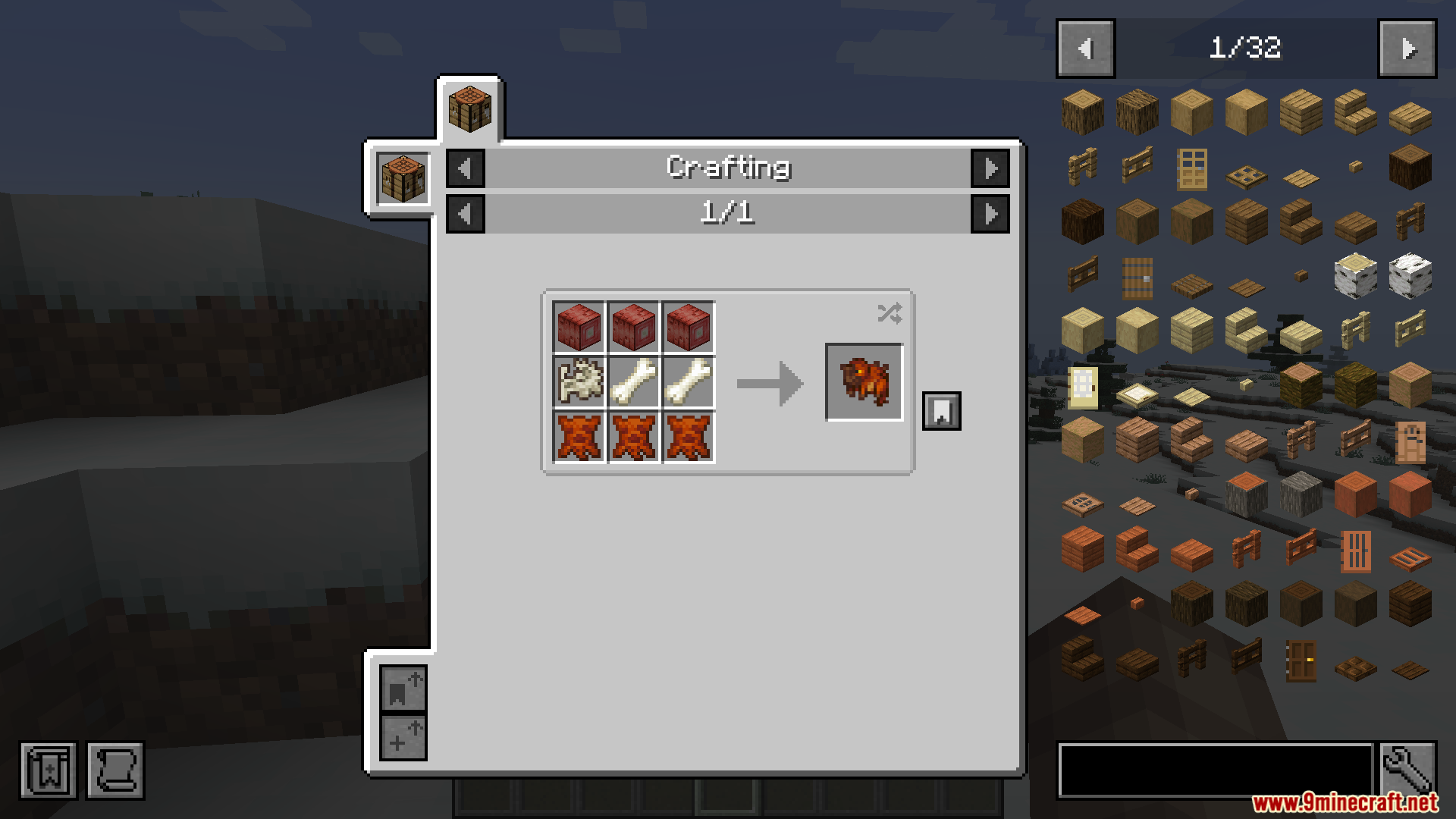
Task: Select the crafting table tab
Action: pyautogui.click(x=469, y=109)
